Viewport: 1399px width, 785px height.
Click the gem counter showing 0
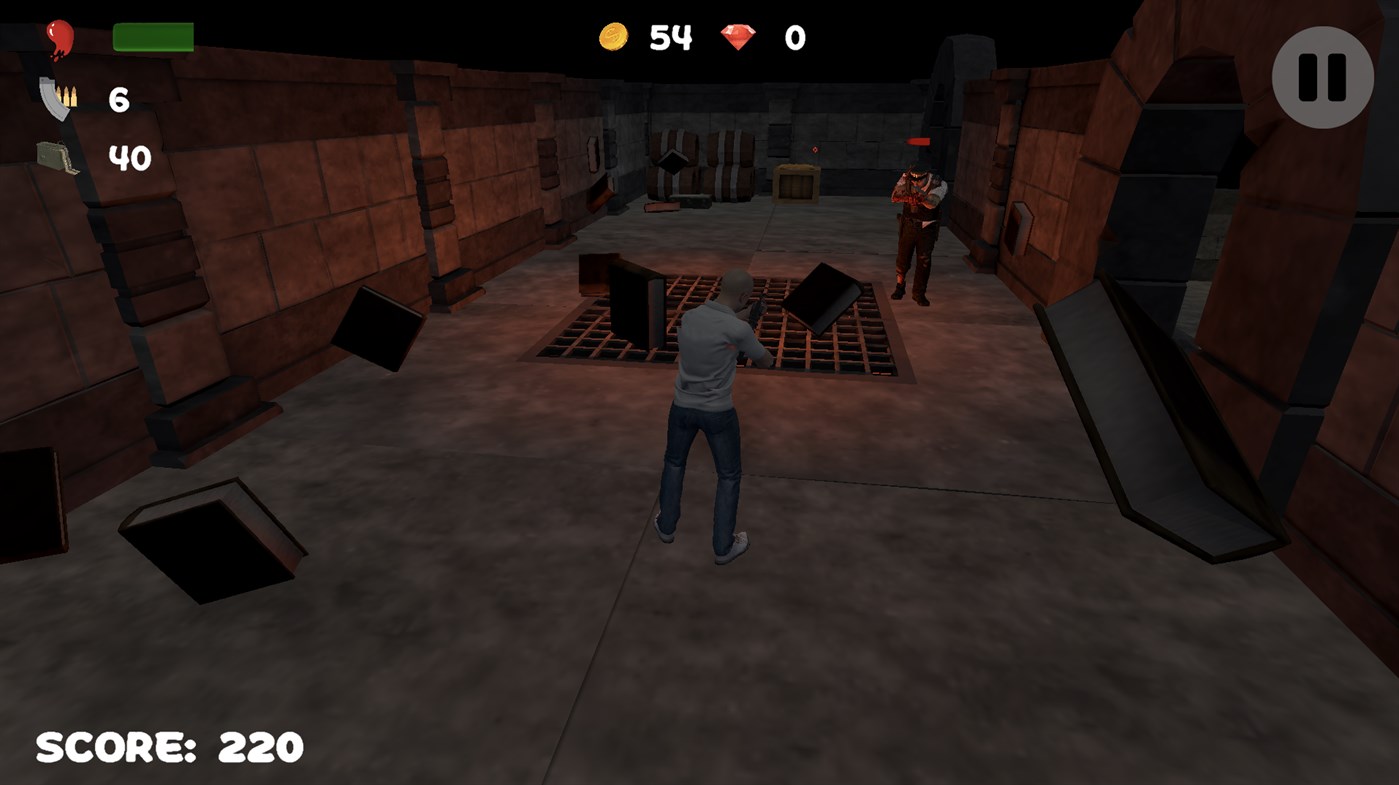[x=795, y=37]
